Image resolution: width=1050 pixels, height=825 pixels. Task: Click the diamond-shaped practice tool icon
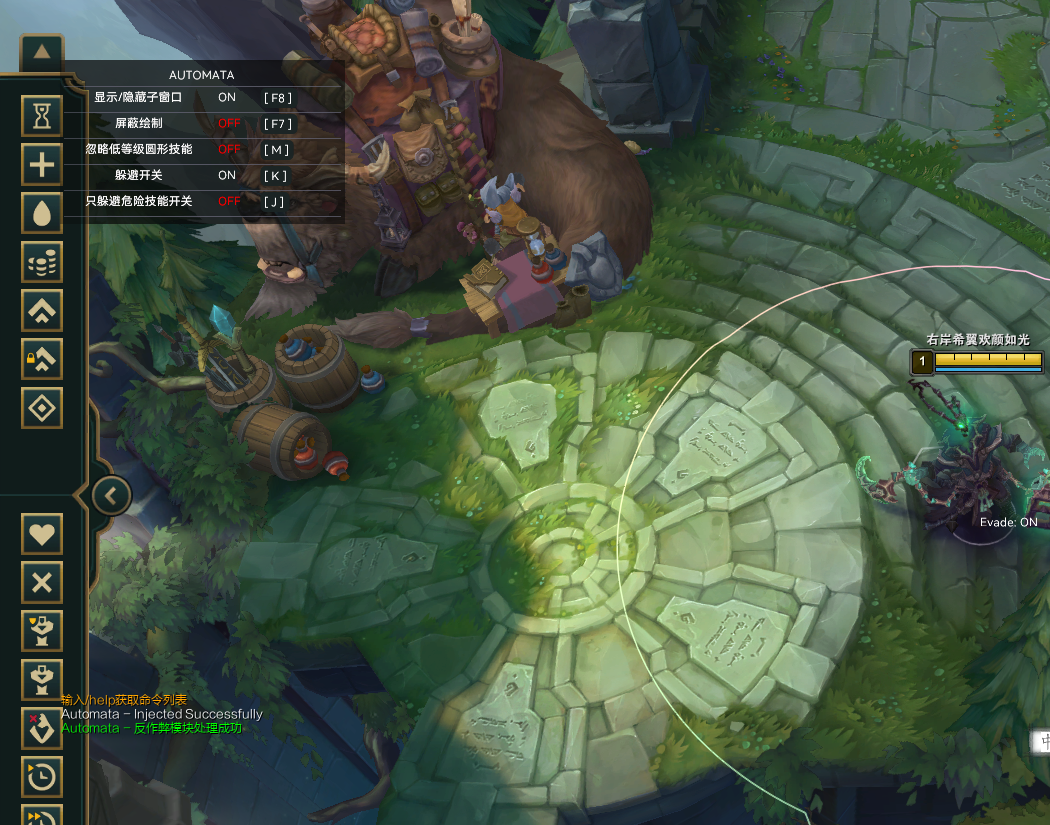click(x=42, y=408)
